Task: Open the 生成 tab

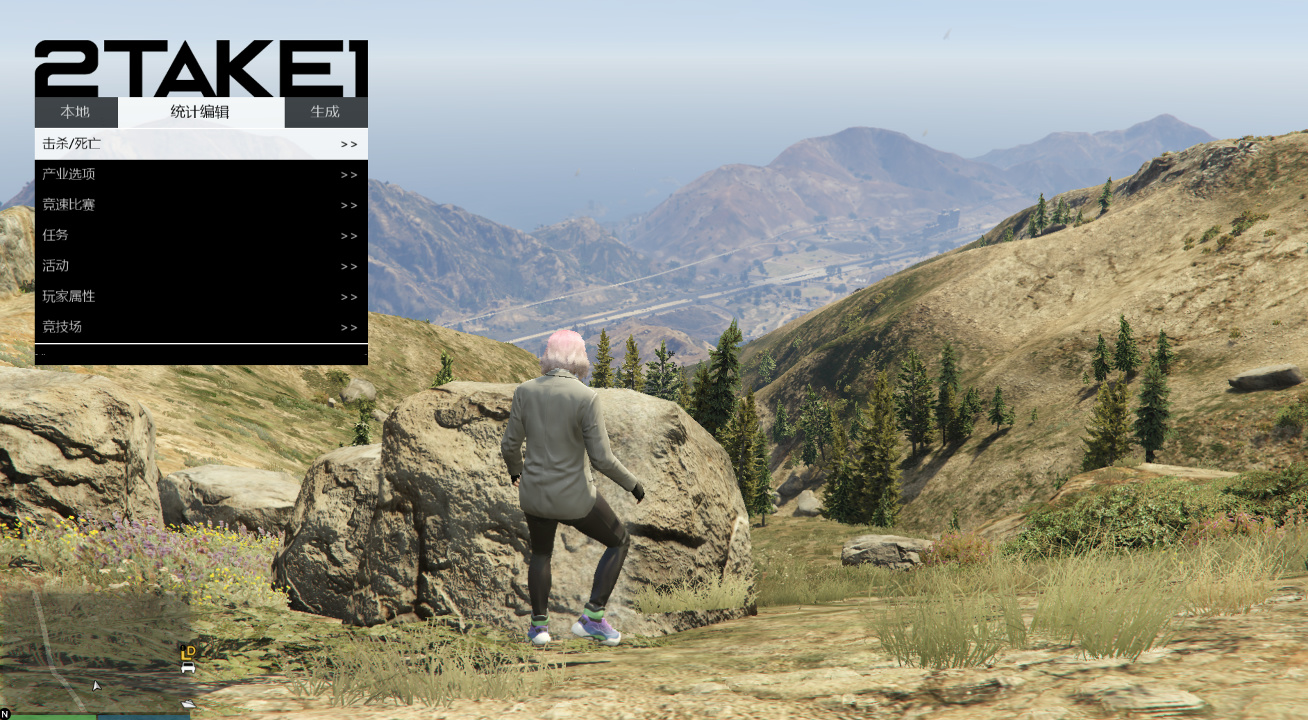Action: pyautogui.click(x=325, y=112)
